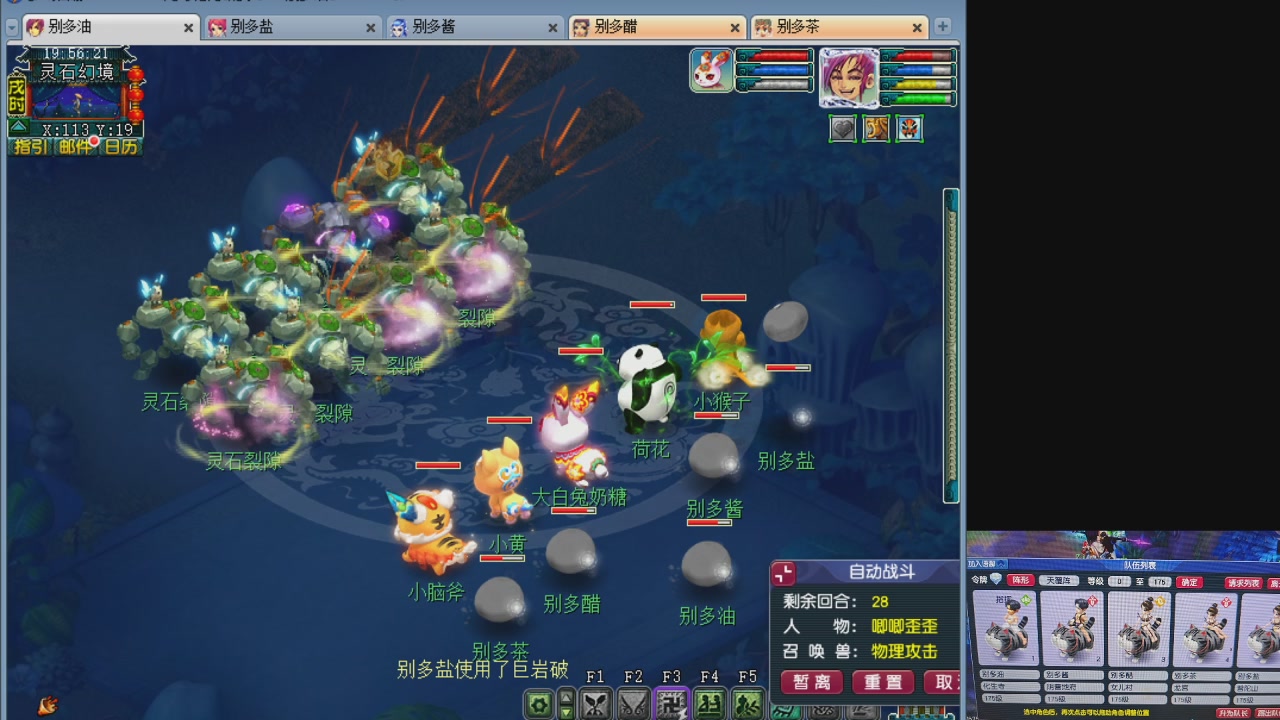Select the F3 auto-battle skill icon
Image resolution: width=1280 pixels, height=720 pixels.
pyautogui.click(x=671, y=705)
